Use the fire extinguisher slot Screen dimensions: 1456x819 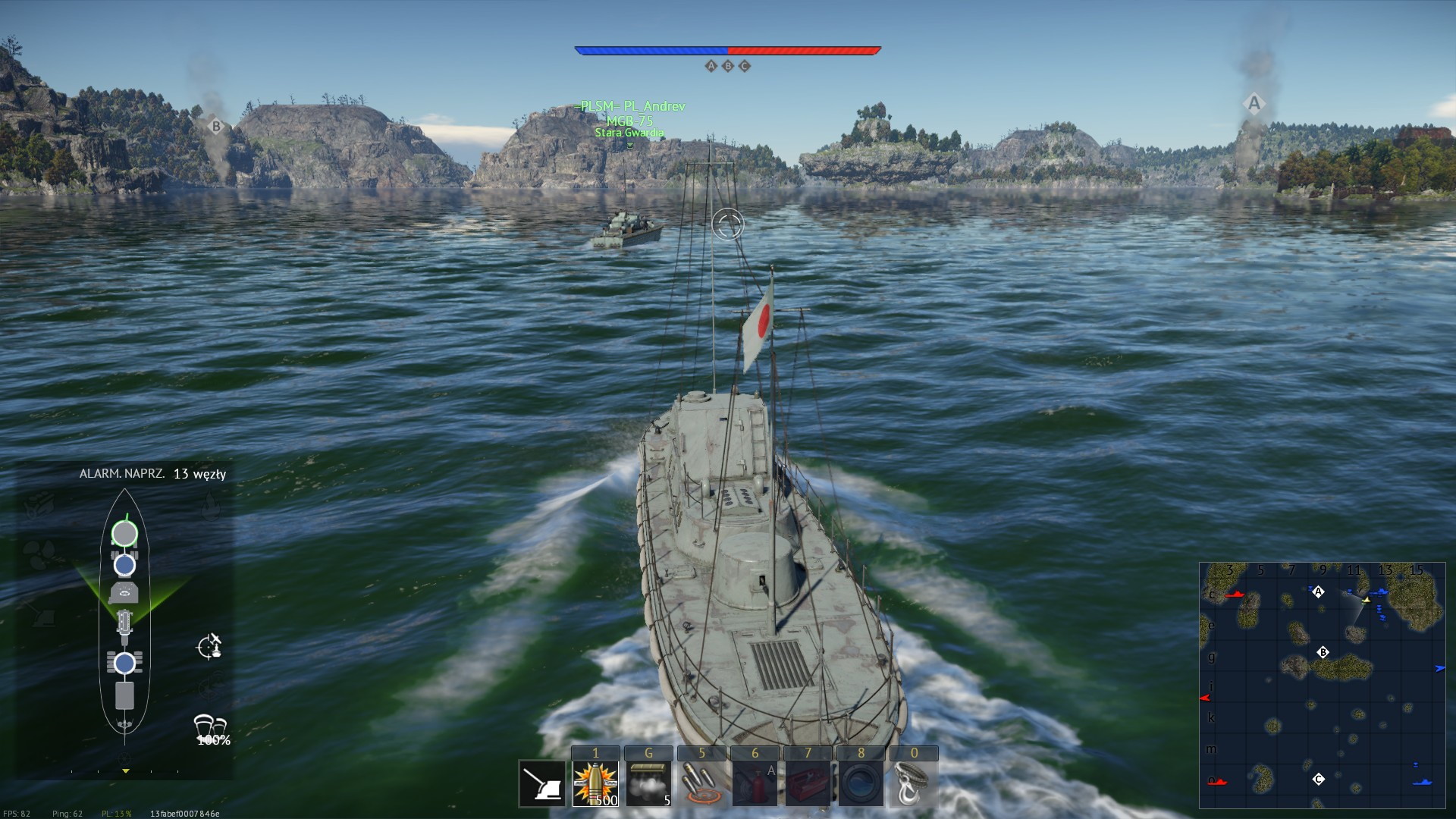pyautogui.click(x=755, y=784)
